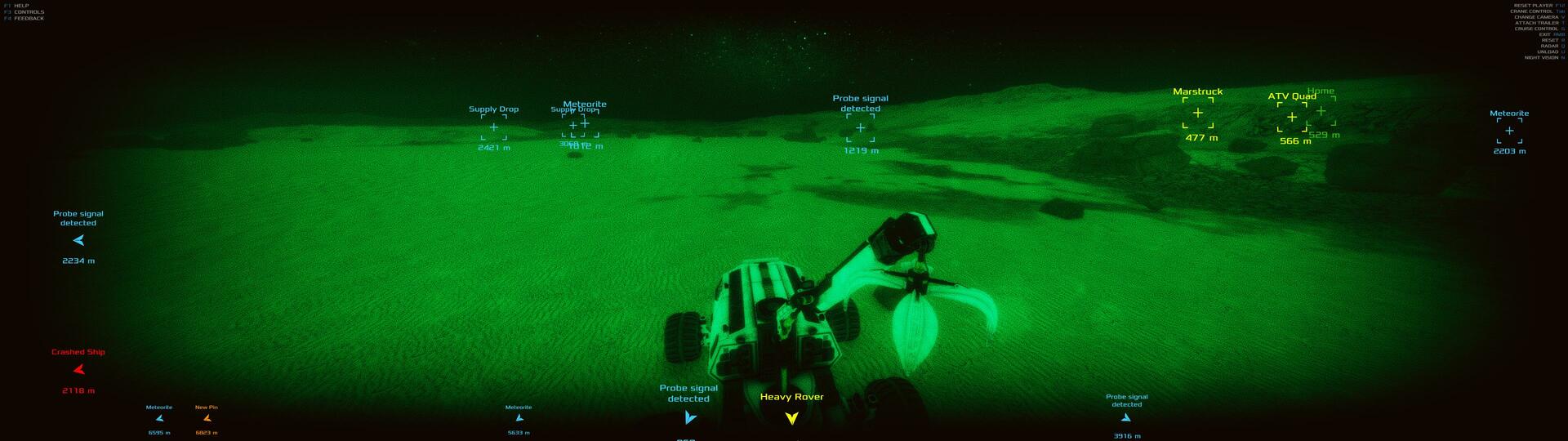
Task: Select the Meteorite marker at 2203 m
Action: pos(1508,131)
